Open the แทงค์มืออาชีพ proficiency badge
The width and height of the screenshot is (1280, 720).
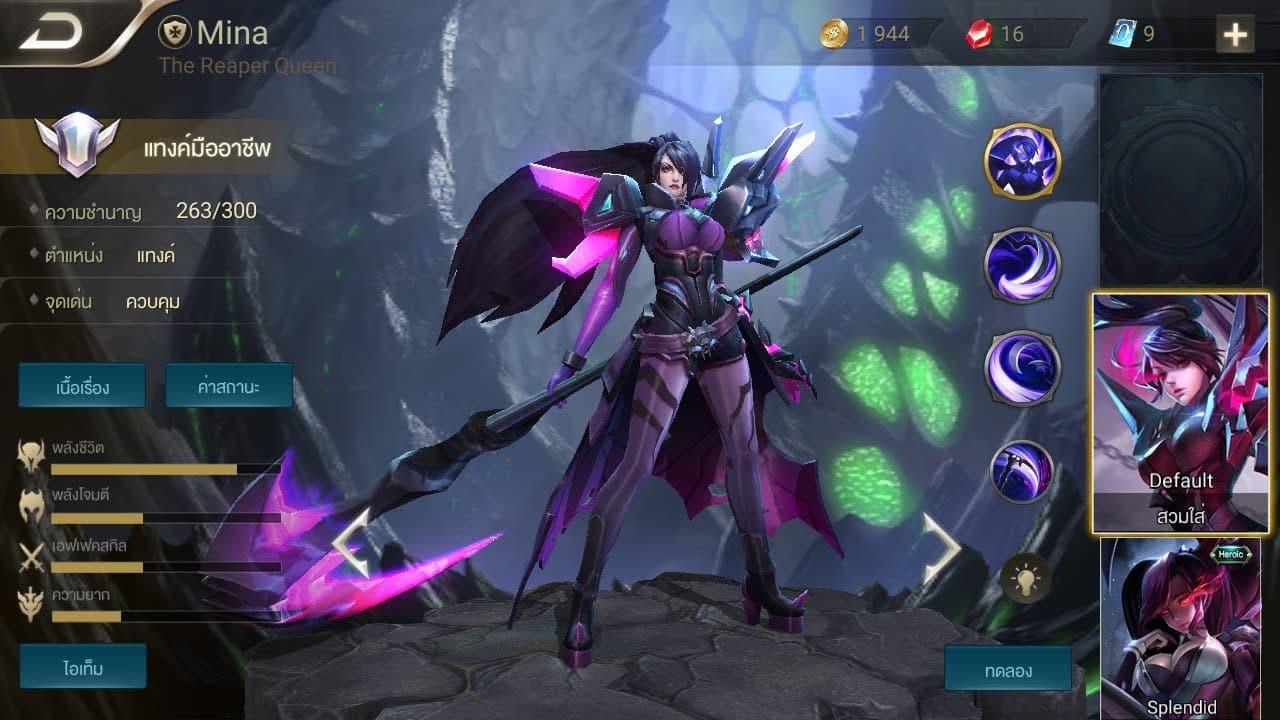(x=77, y=146)
